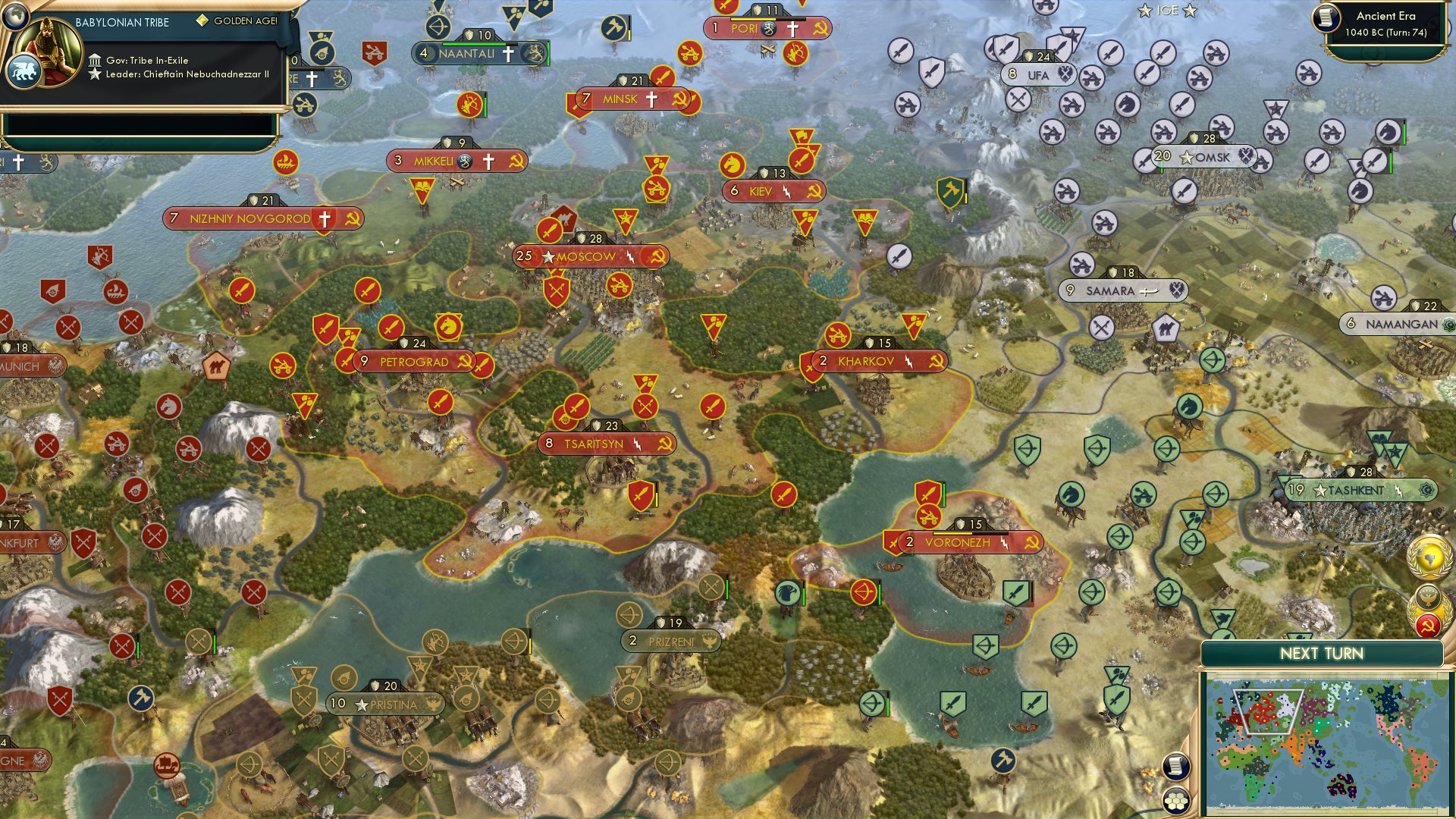Open the Moscow city banner
1456x819 pixels.
tap(588, 257)
